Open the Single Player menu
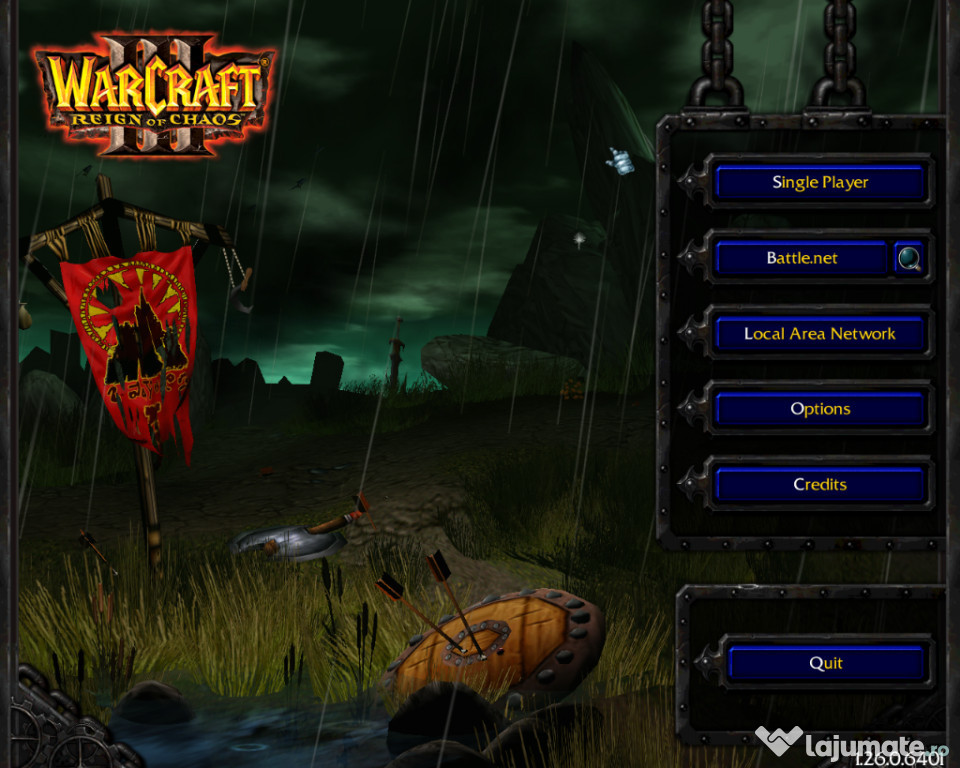 point(820,183)
